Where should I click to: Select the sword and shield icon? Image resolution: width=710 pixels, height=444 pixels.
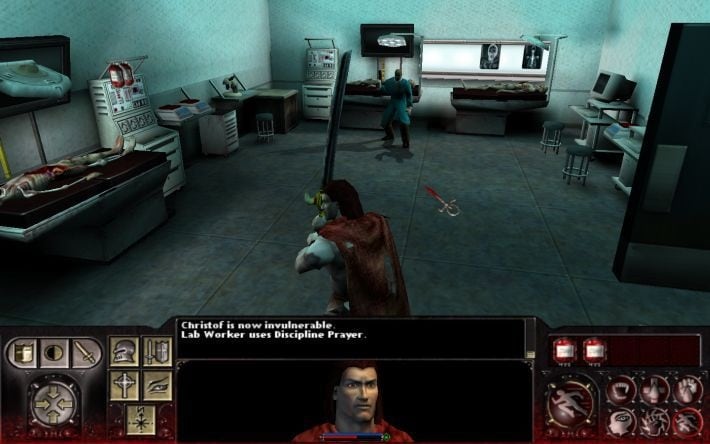tap(156, 351)
